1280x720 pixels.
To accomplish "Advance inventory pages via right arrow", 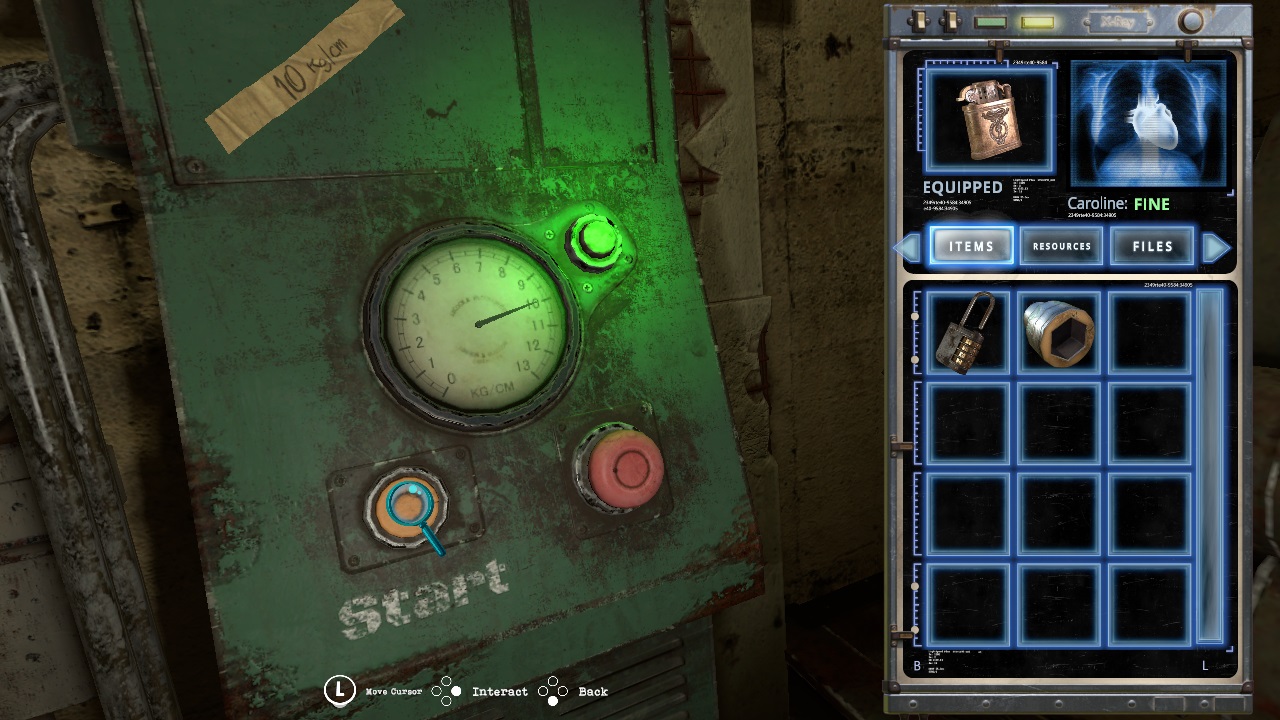I will tap(1218, 246).
